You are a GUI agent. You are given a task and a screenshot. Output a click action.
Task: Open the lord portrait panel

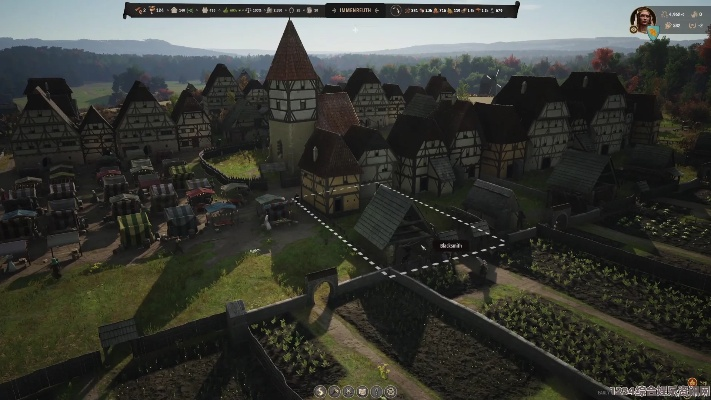644,18
